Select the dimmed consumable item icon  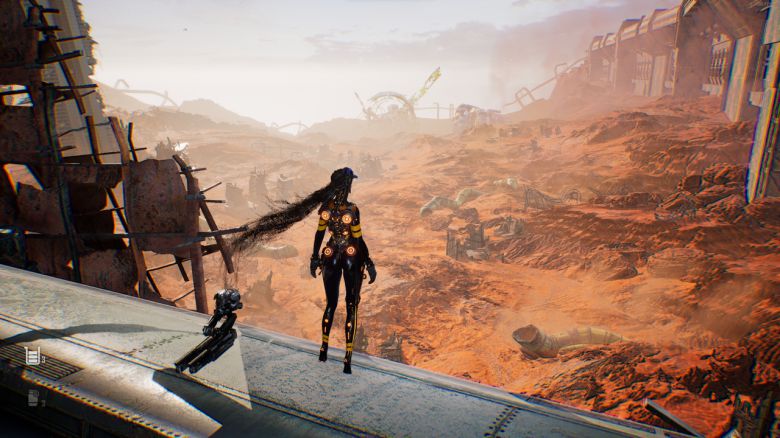pos(33,397)
